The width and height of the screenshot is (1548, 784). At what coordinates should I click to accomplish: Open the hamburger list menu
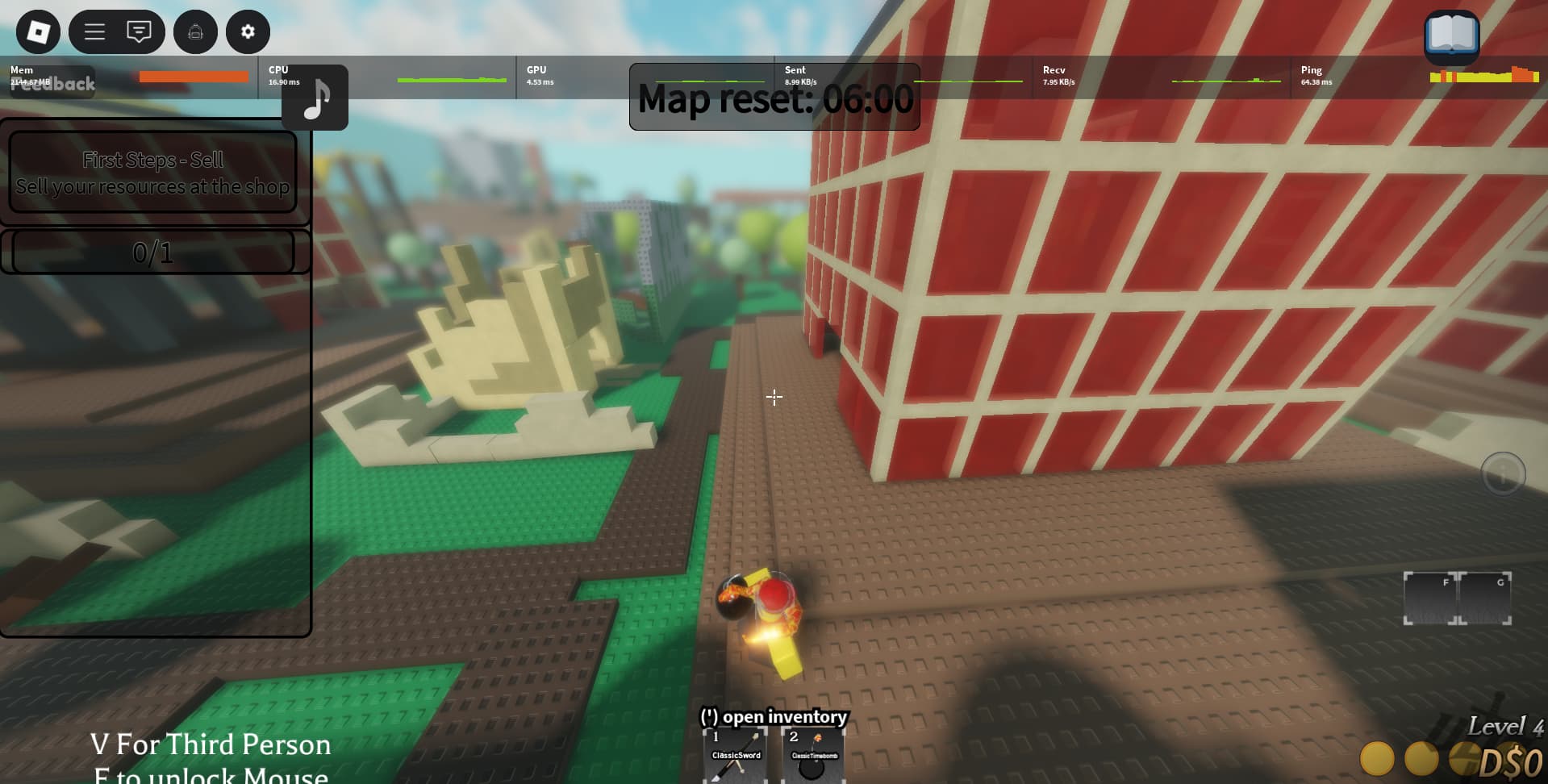pos(95,32)
